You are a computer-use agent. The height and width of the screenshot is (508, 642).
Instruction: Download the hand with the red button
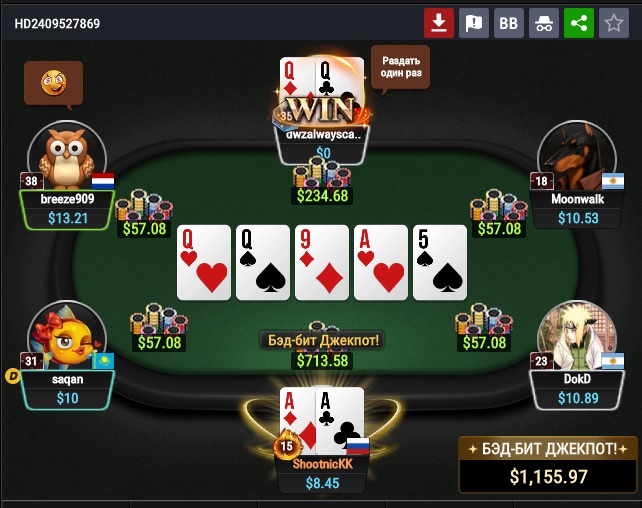point(438,23)
